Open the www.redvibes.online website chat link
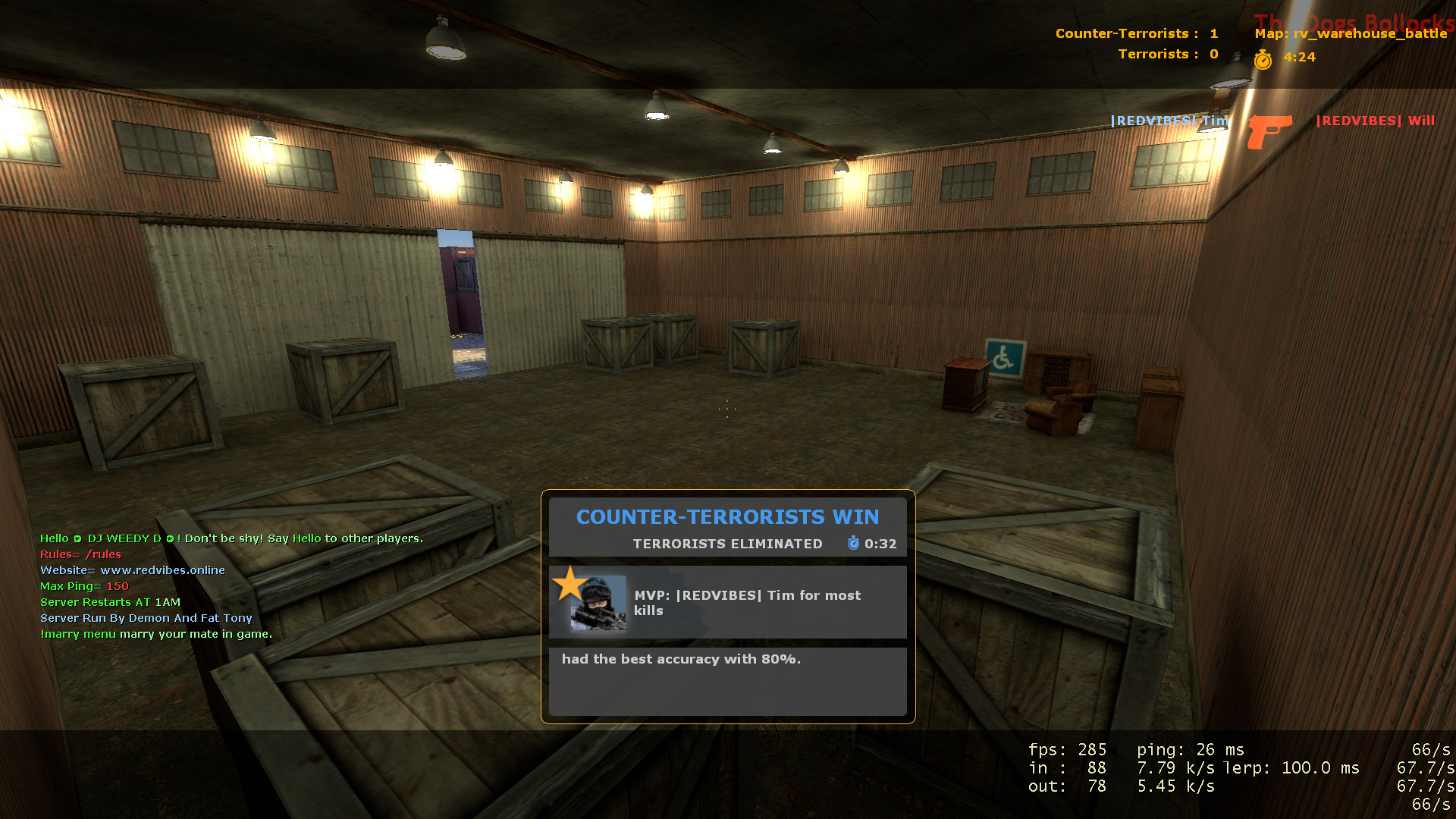1456x819 pixels. click(162, 570)
